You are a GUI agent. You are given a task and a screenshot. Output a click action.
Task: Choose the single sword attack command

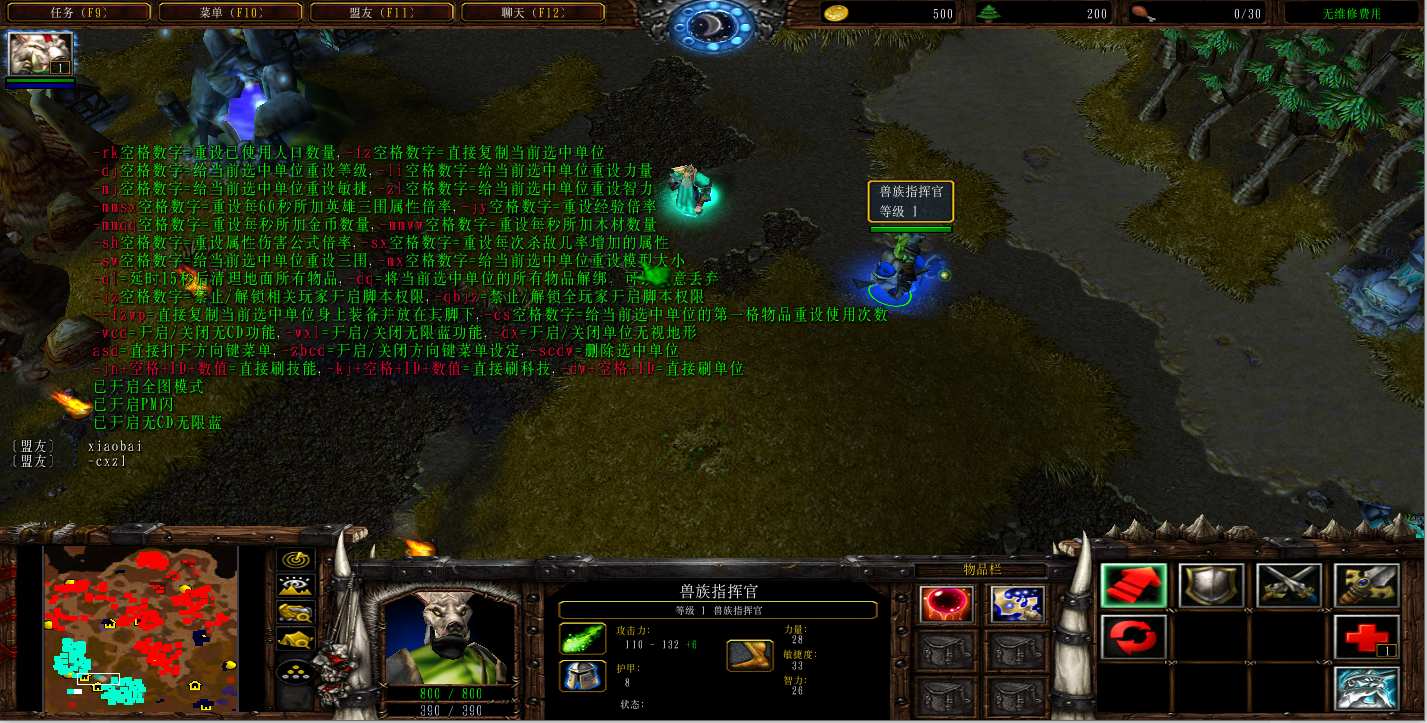(x=1366, y=586)
